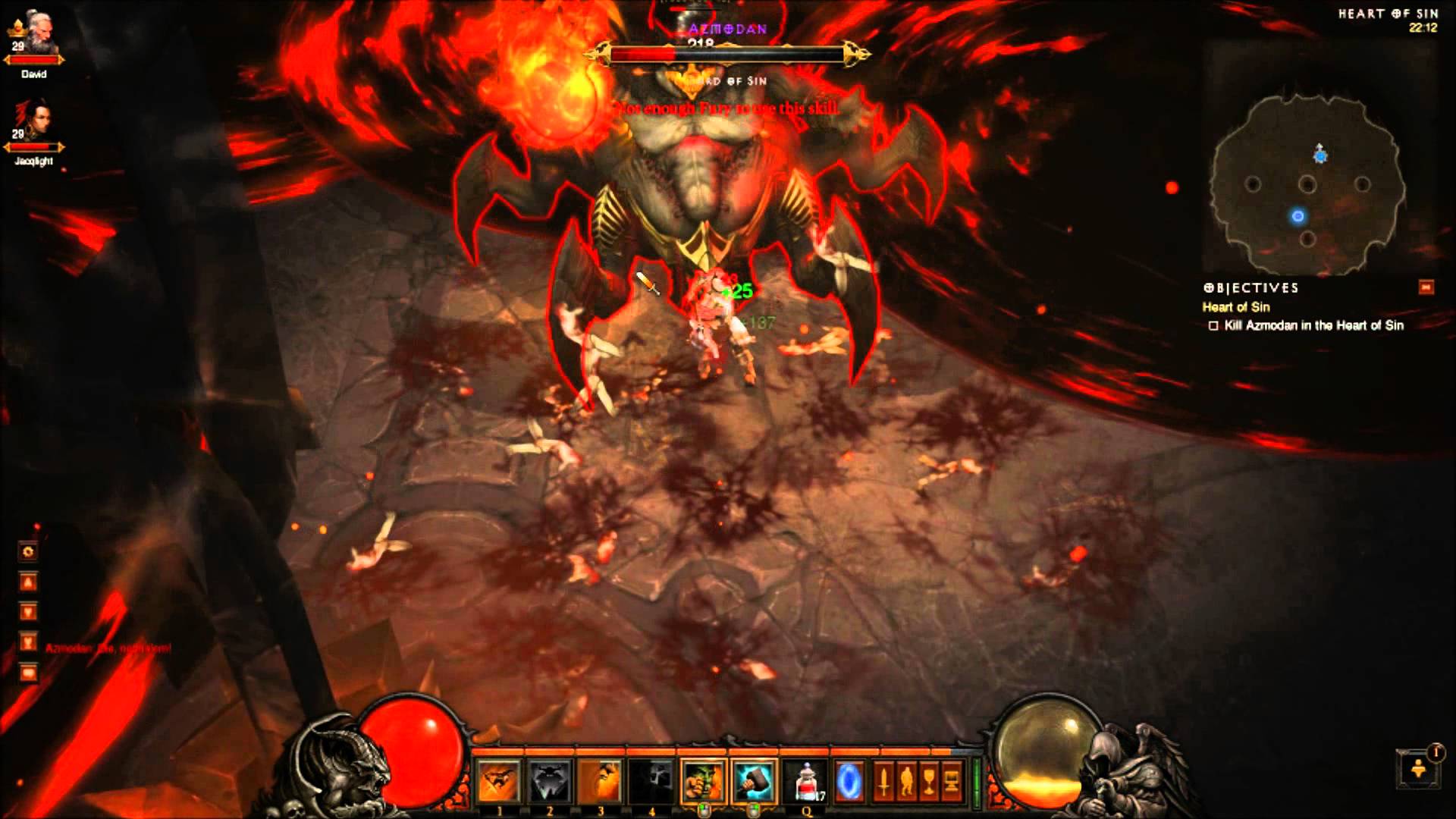Open the skills menu sword button

coord(883,781)
